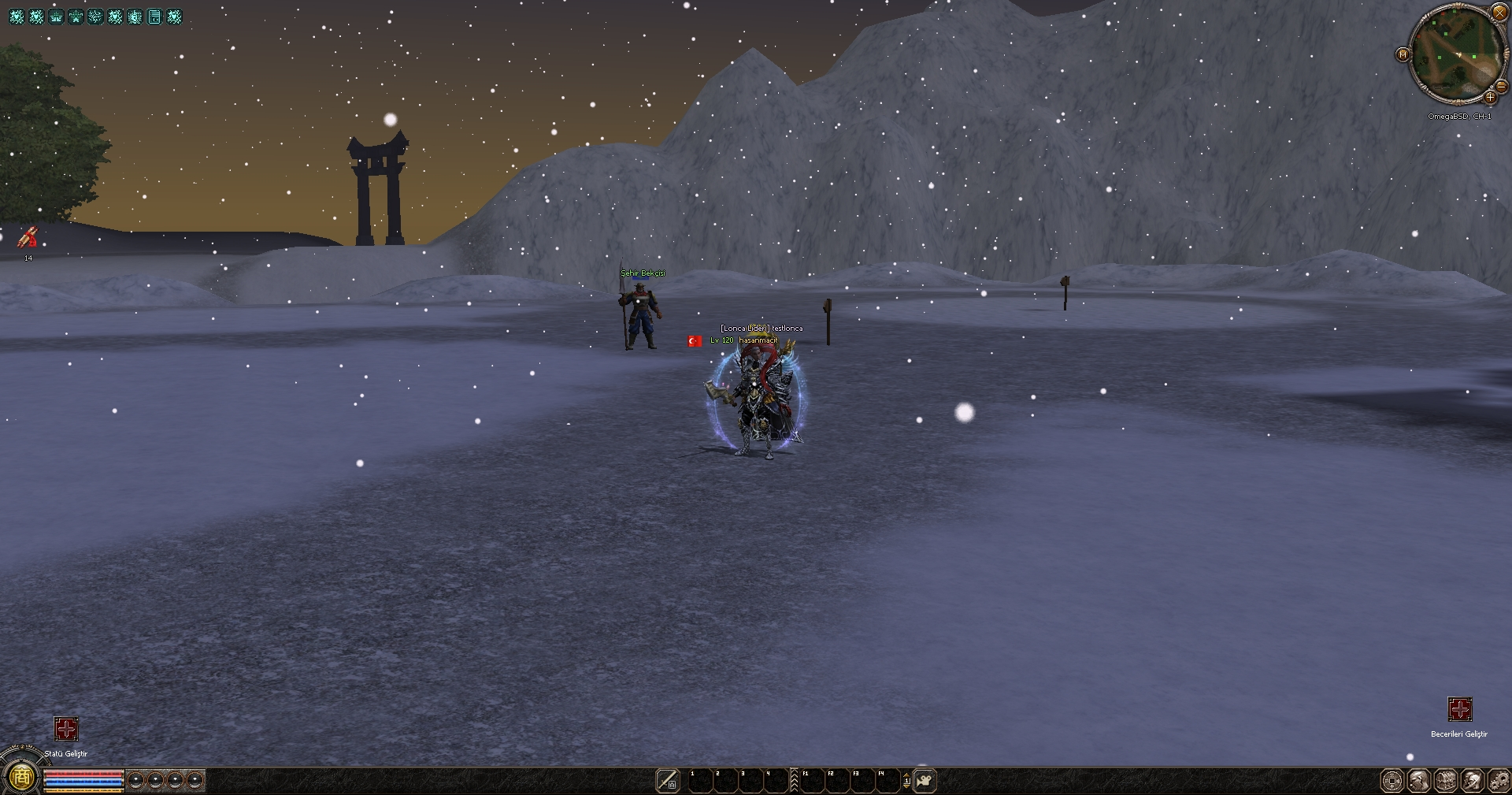The width and height of the screenshot is (1512, 795).
Task: Open the item shop gold emblem button
Action: 22,778
